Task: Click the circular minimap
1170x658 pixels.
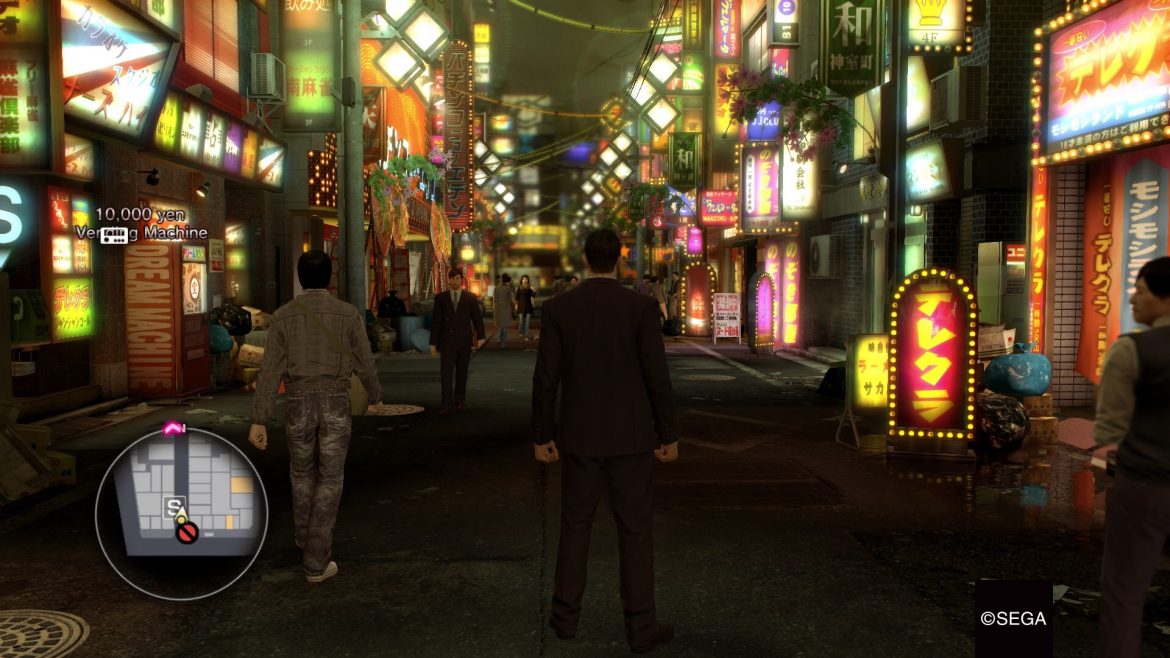Action: point(181,512)
